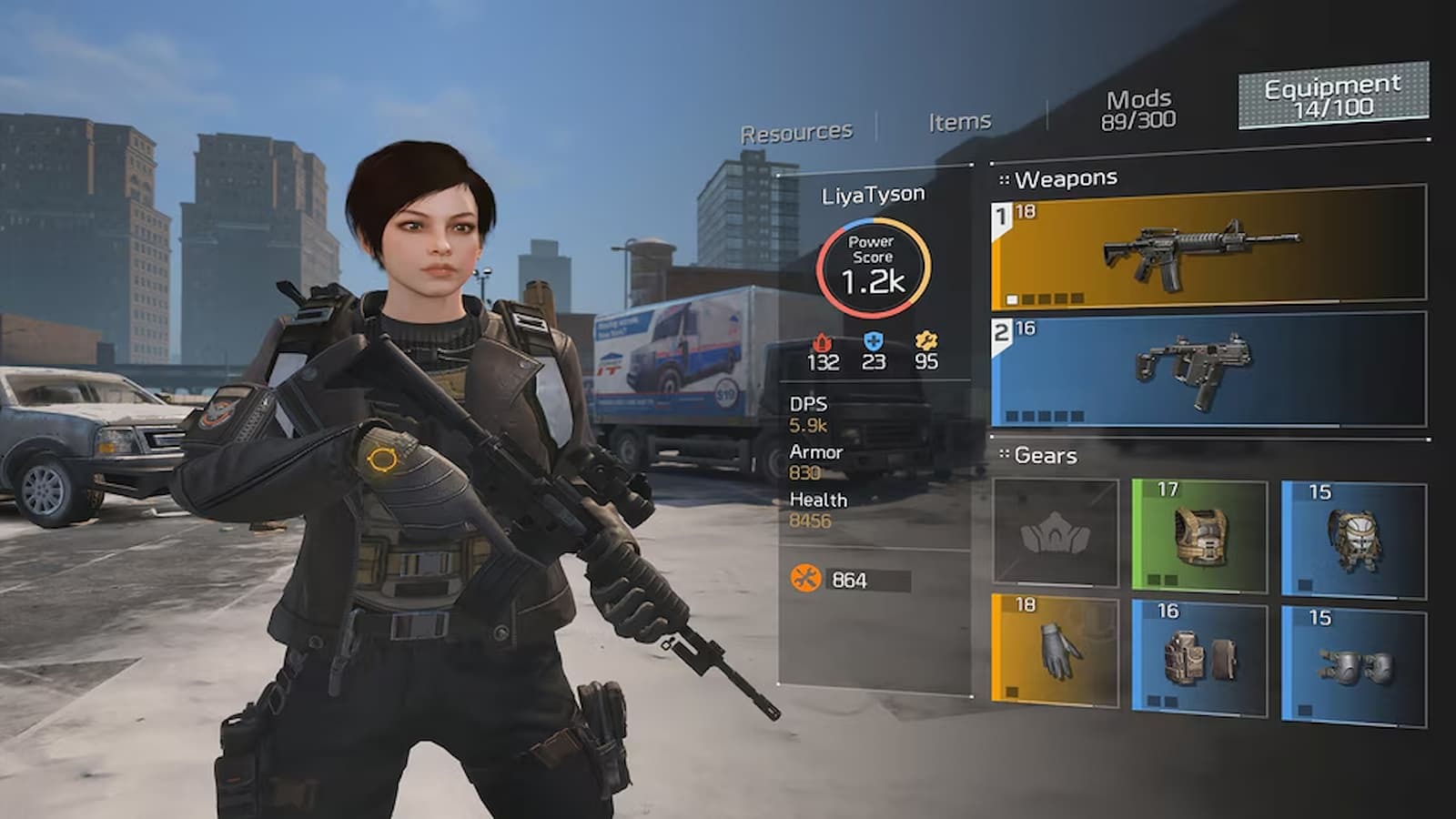
Task: Click the blue defense shield icon
Action: point(874,343)
